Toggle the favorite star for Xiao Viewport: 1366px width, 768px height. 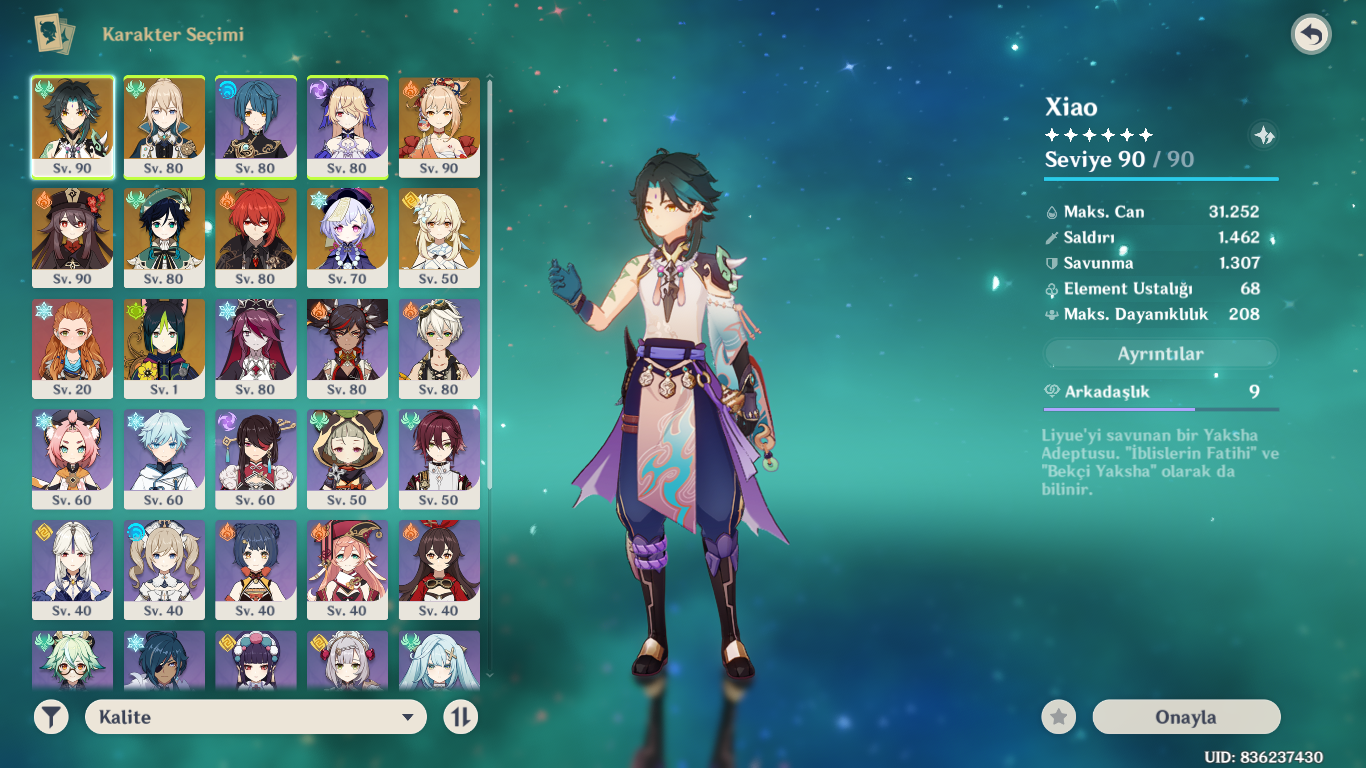click(1057, 717)
